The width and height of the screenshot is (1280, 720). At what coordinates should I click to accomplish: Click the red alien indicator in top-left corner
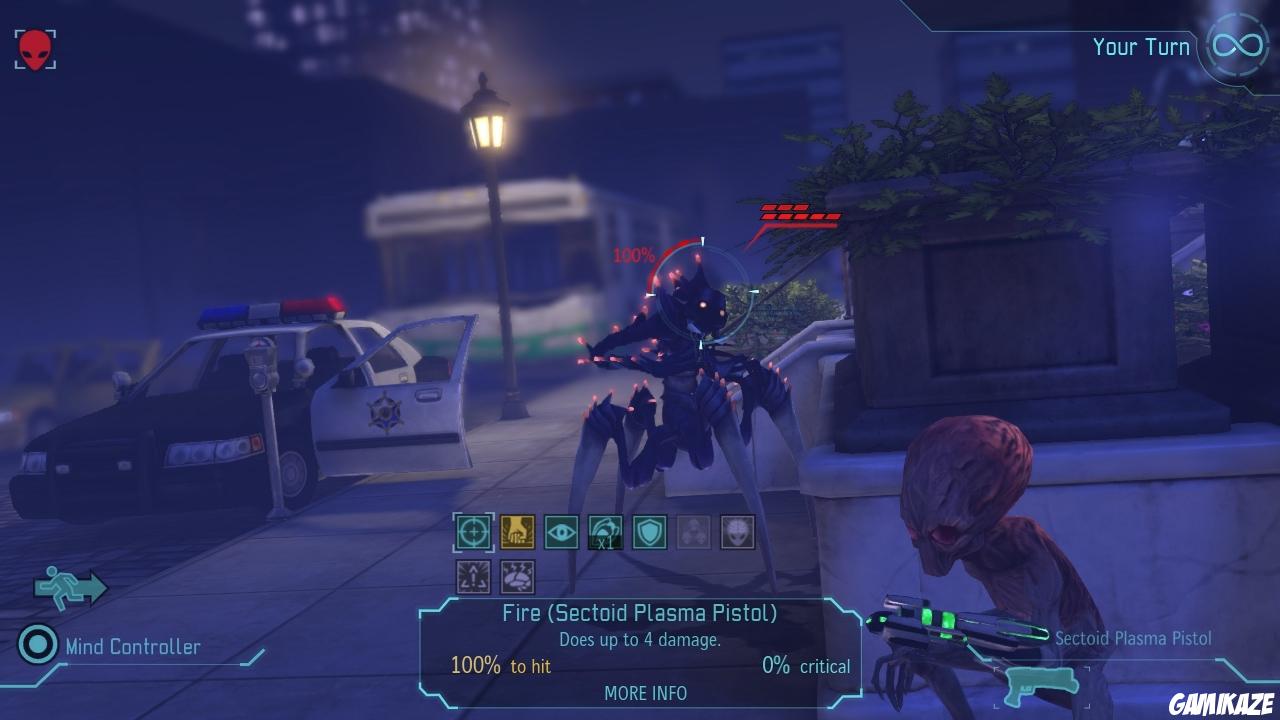[x=33, y=48]
